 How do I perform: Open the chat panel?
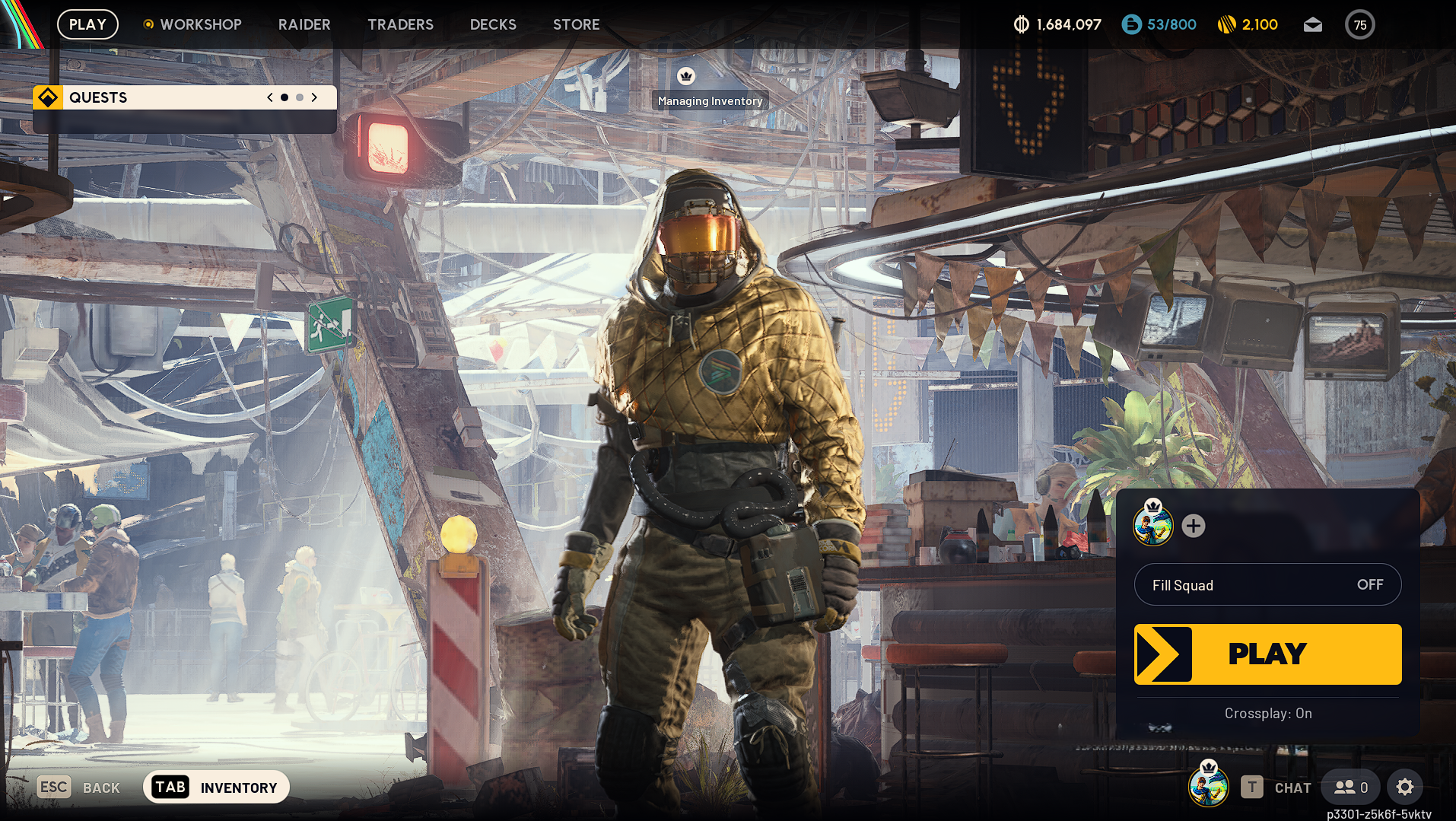[x=1276, y=788]
